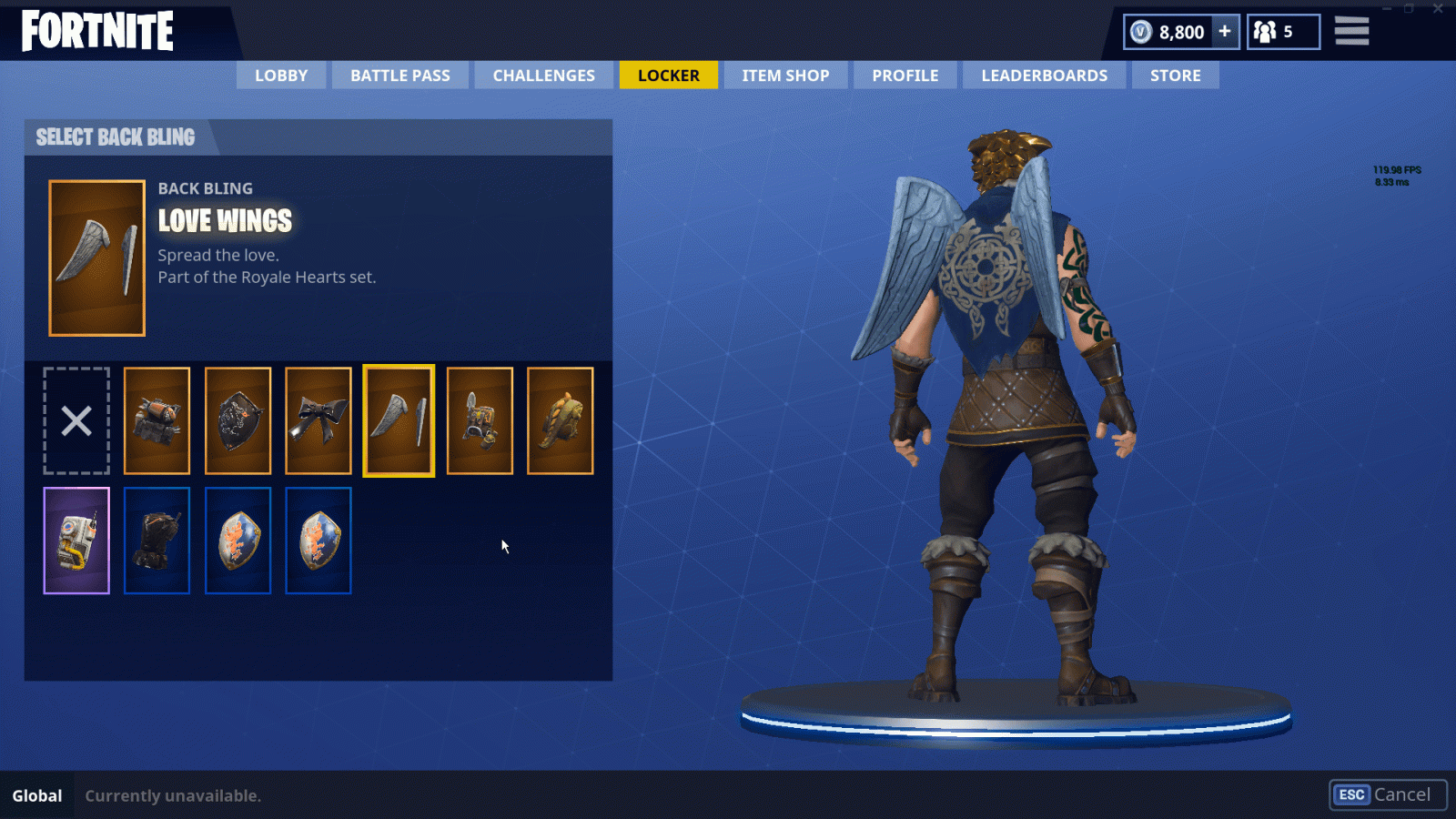The height and width of the screenshot is (819, 1456).
Task: Select the black bow back bling
Action: click(318, 420)
